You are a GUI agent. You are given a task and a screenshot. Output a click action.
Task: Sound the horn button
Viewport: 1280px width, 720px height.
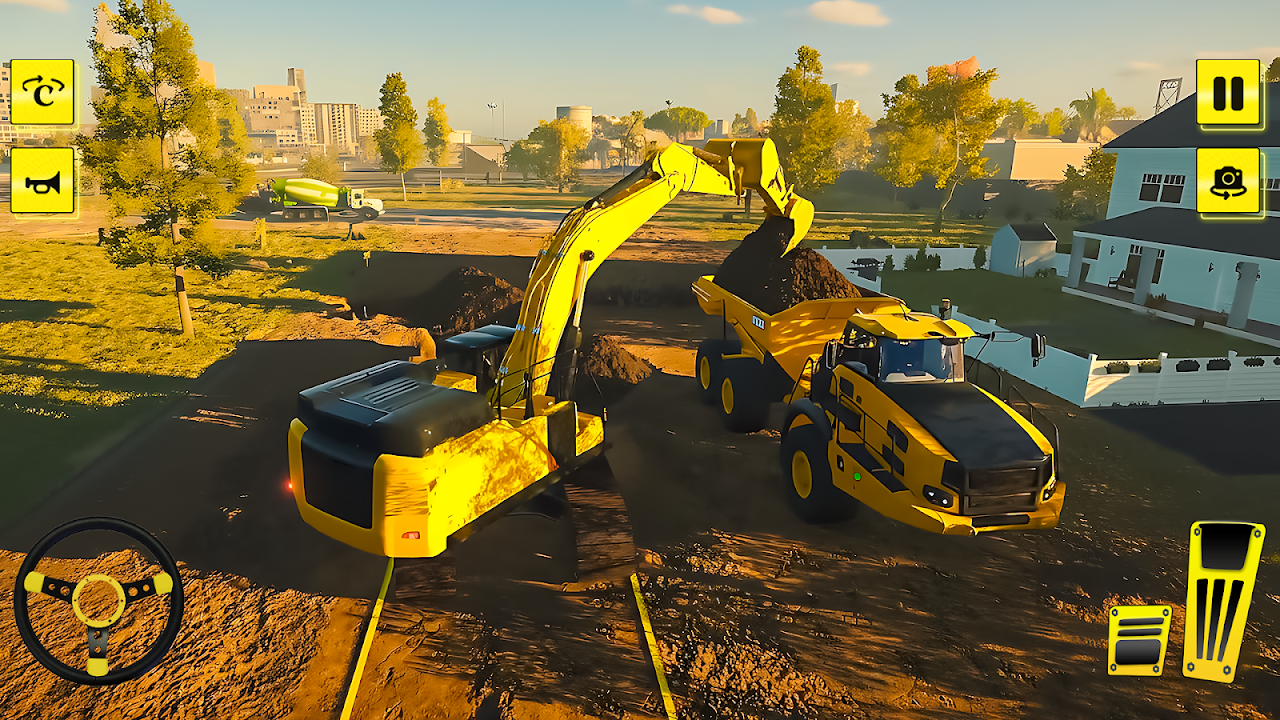click(42, 181)
